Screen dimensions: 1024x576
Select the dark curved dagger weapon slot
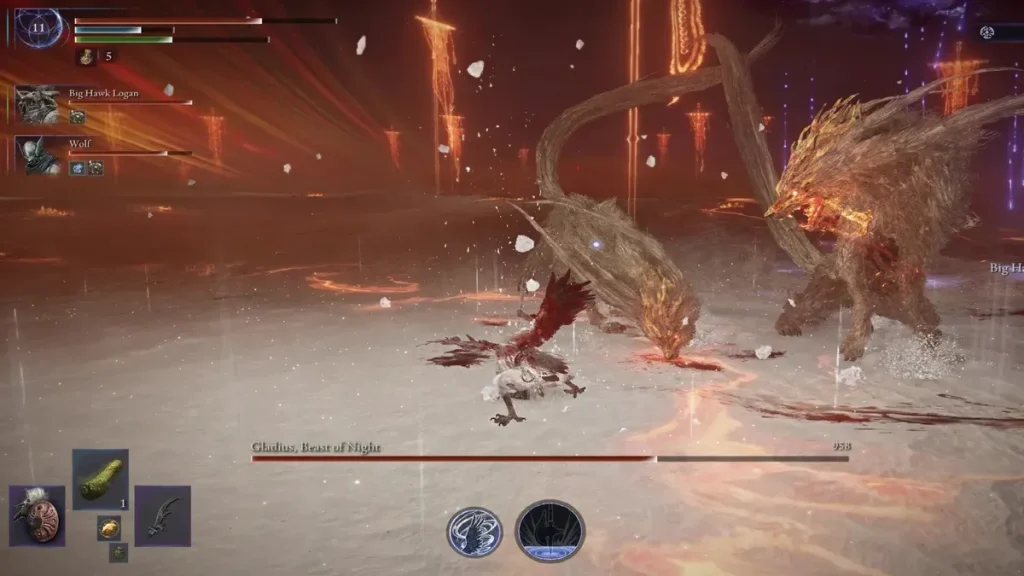[x=162, y=516]
